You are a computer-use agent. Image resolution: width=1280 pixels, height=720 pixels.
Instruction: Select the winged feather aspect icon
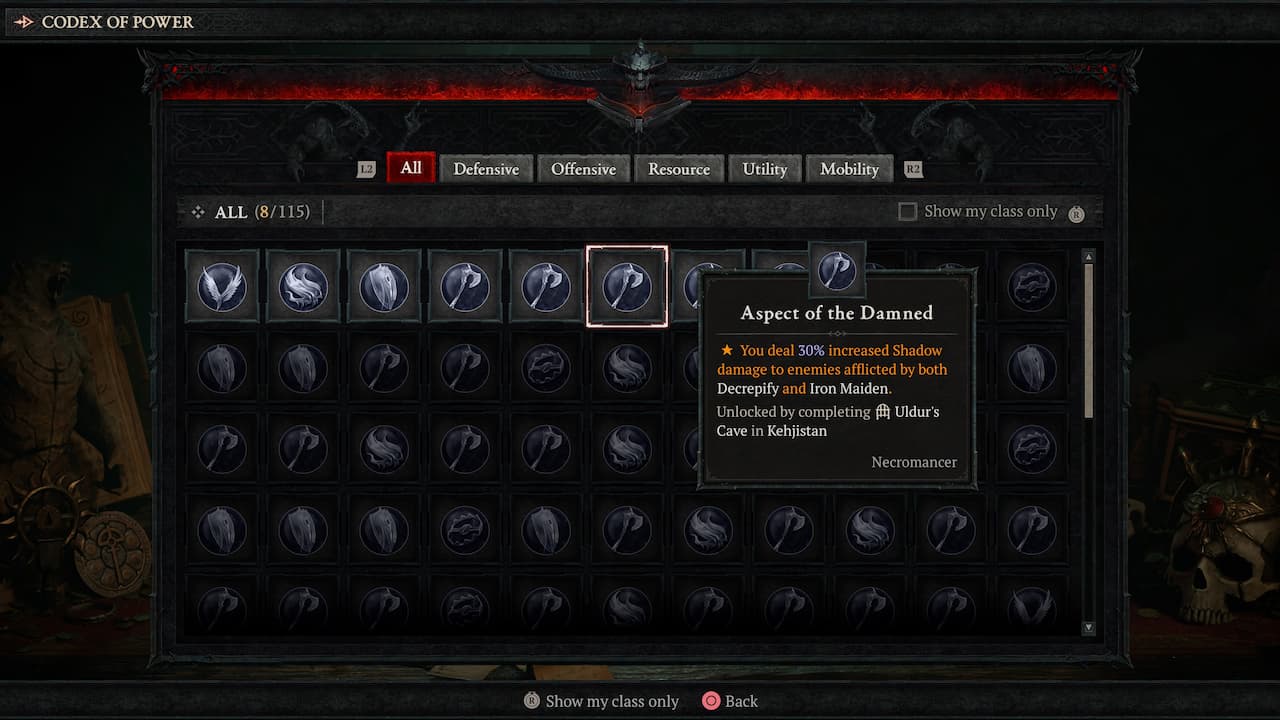tap(222, 286)
